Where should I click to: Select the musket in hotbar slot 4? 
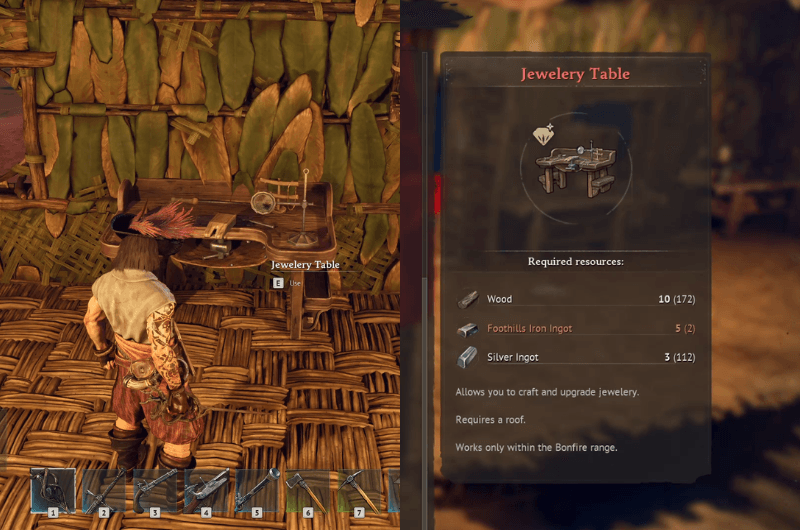coord(206,491)
